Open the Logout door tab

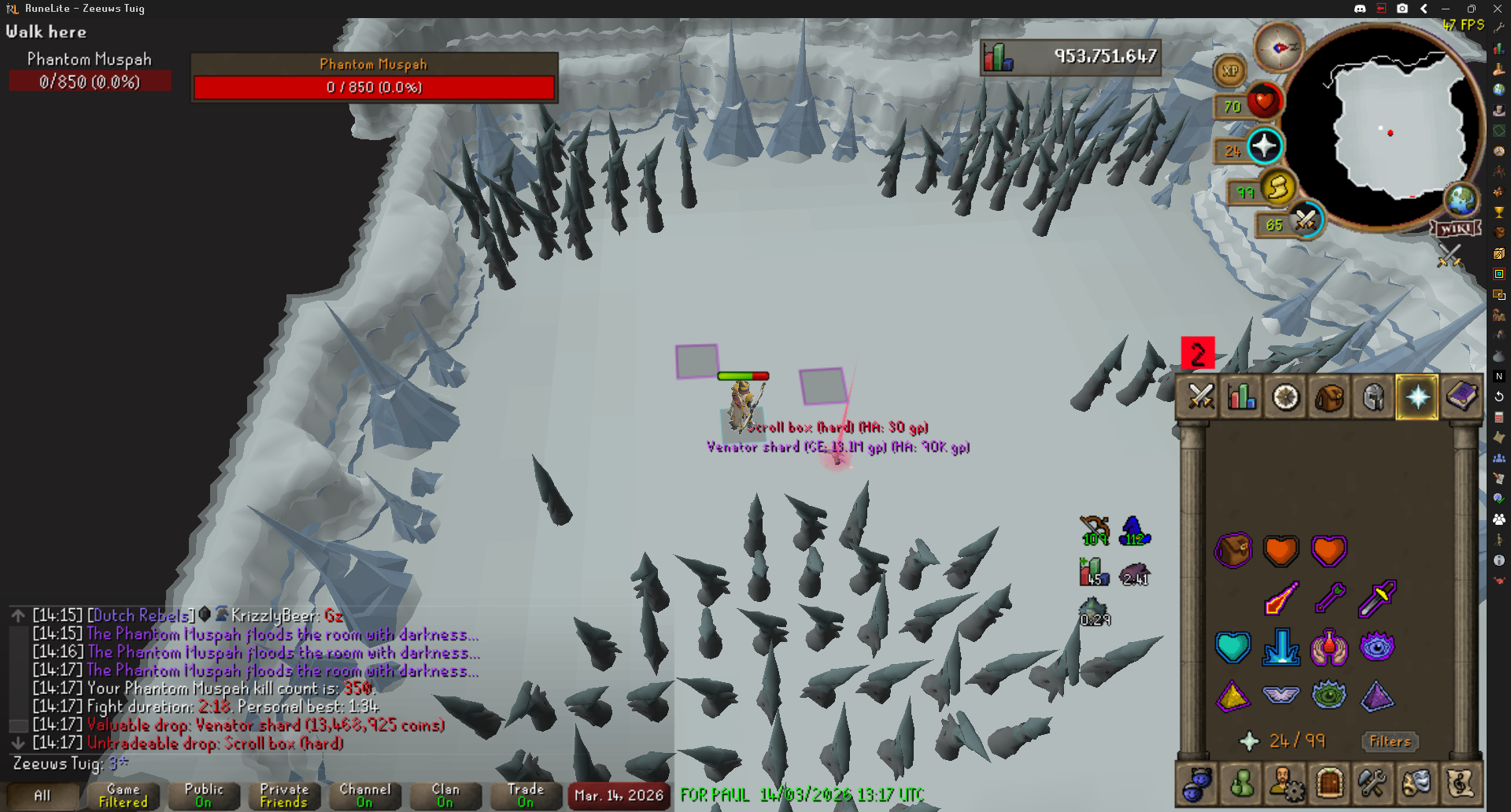tap(1329, 784)
